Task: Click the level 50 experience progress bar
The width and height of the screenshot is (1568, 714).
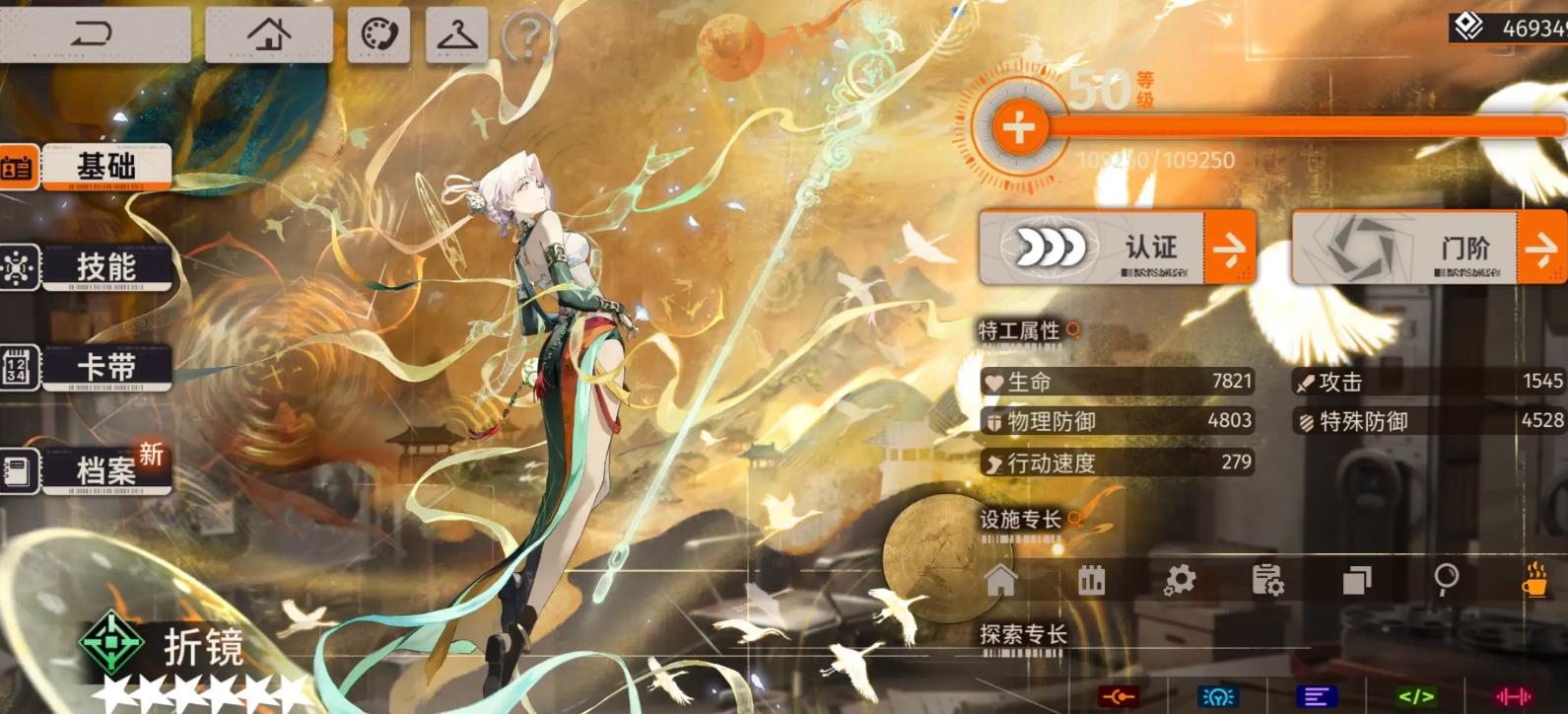Action: pyautogui.click(x=1281, y=126)
